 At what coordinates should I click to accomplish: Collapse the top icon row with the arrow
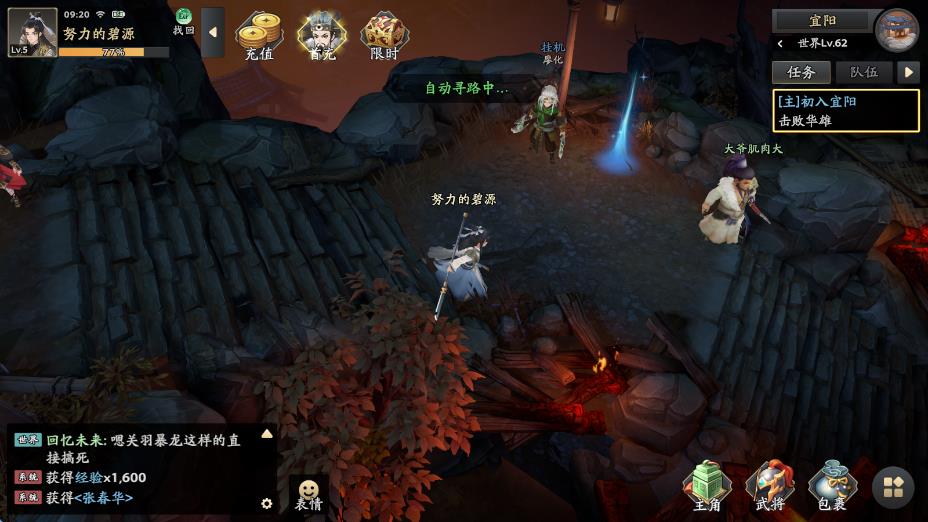213,32
